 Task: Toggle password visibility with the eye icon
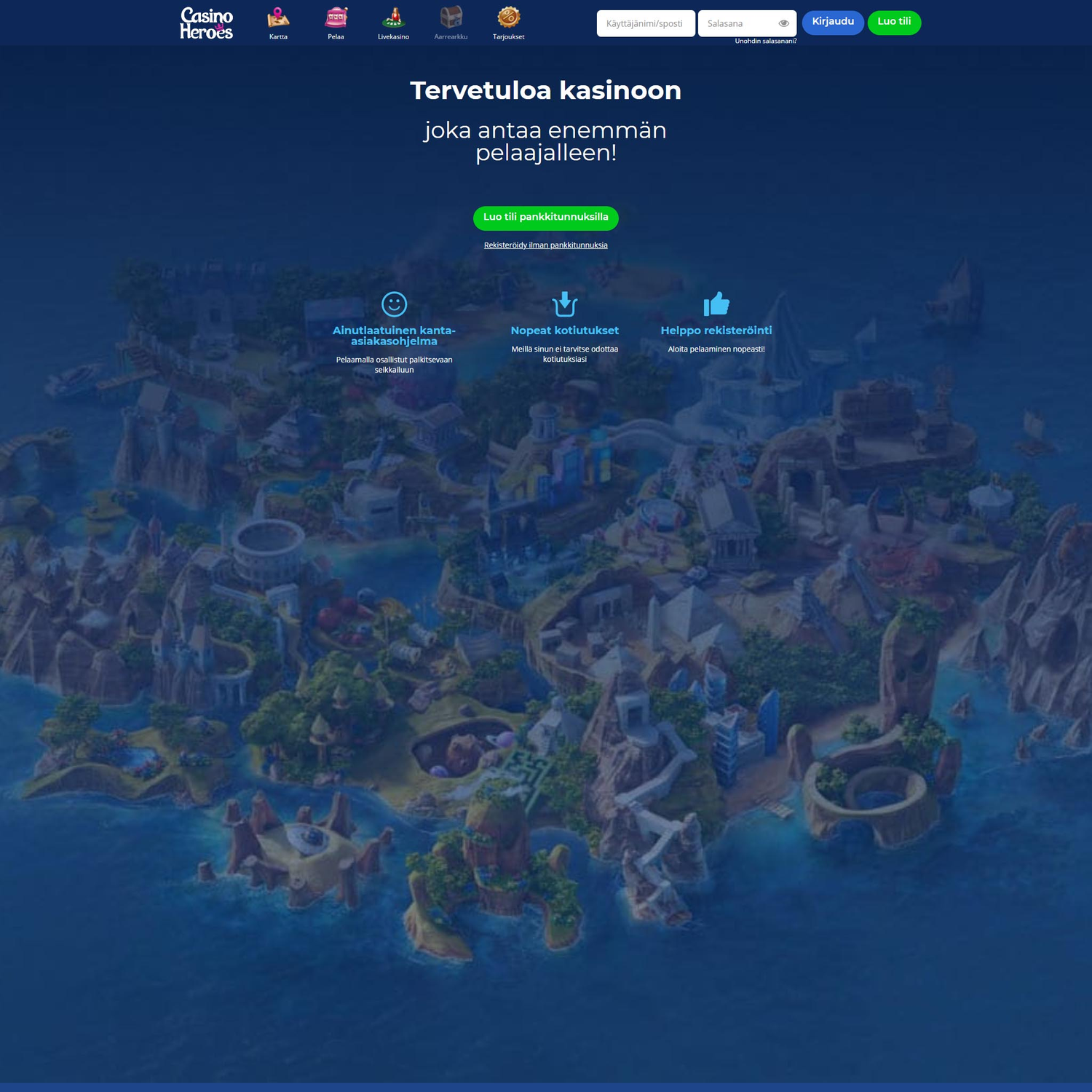tap(783, 23)
